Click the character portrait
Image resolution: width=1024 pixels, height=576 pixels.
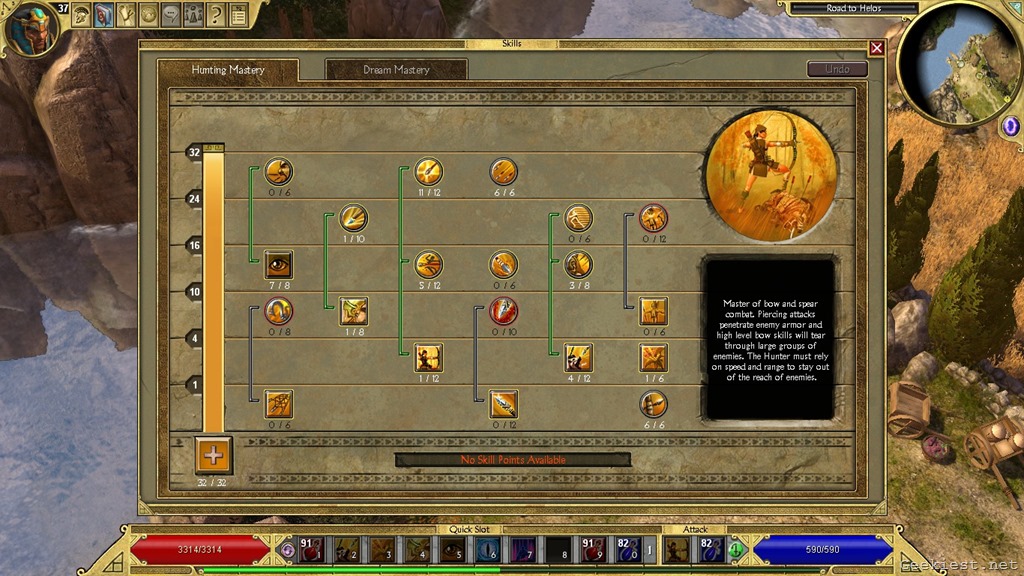click(x=30, y=27)
